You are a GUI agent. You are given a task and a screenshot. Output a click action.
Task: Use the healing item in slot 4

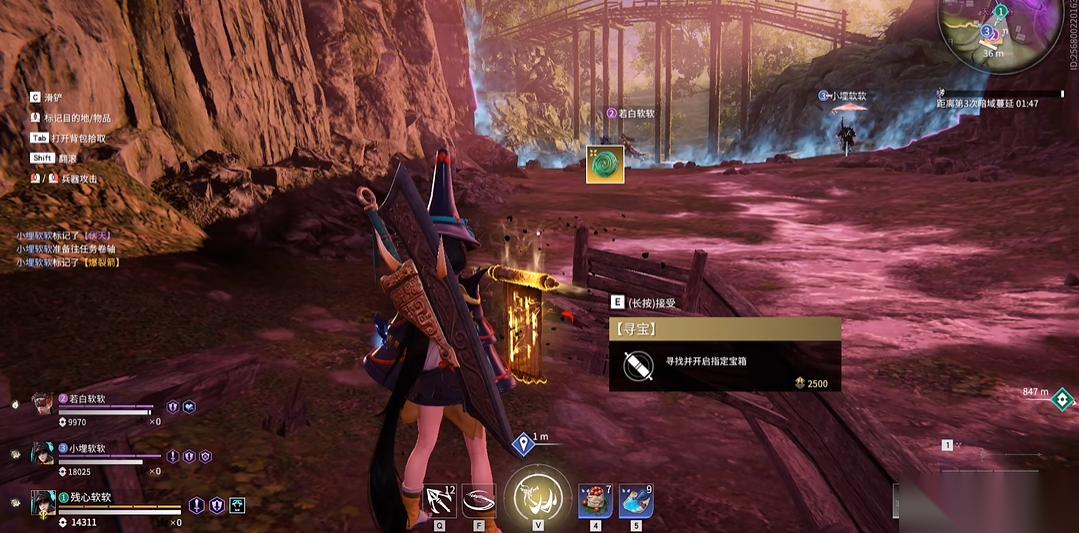click(595, 499)
